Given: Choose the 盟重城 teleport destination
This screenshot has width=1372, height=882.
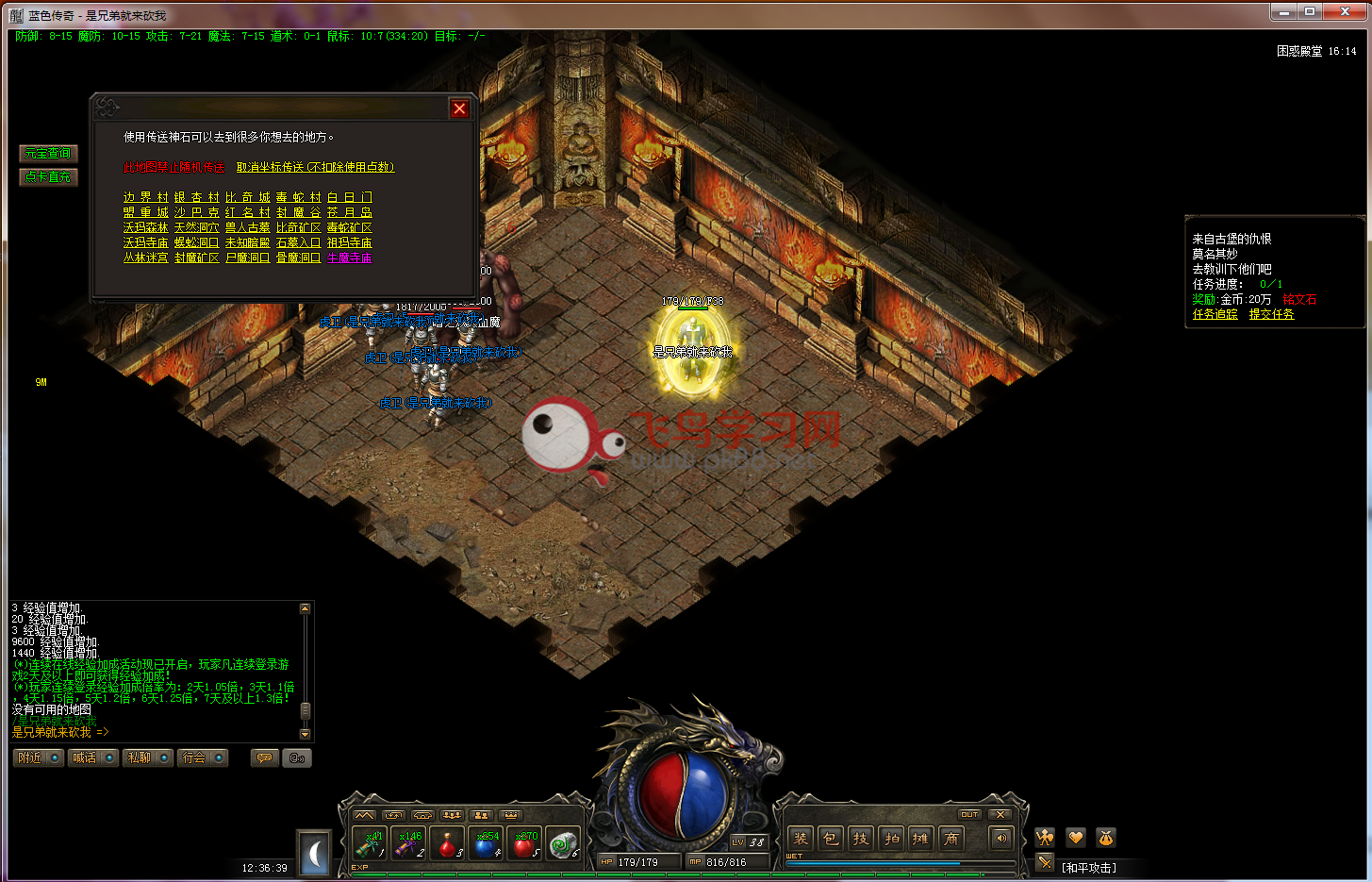Looking at the screenshot, I should [x=145, y=212].
